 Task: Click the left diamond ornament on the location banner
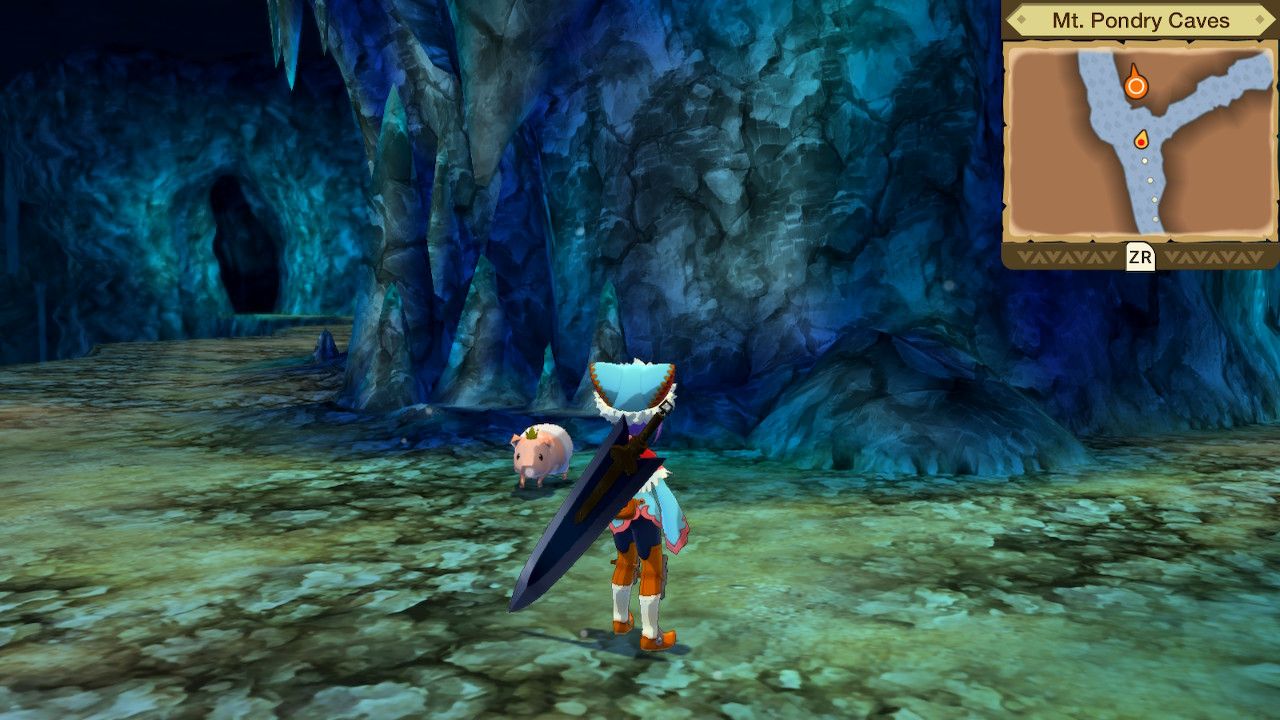tap(1023, 18)
